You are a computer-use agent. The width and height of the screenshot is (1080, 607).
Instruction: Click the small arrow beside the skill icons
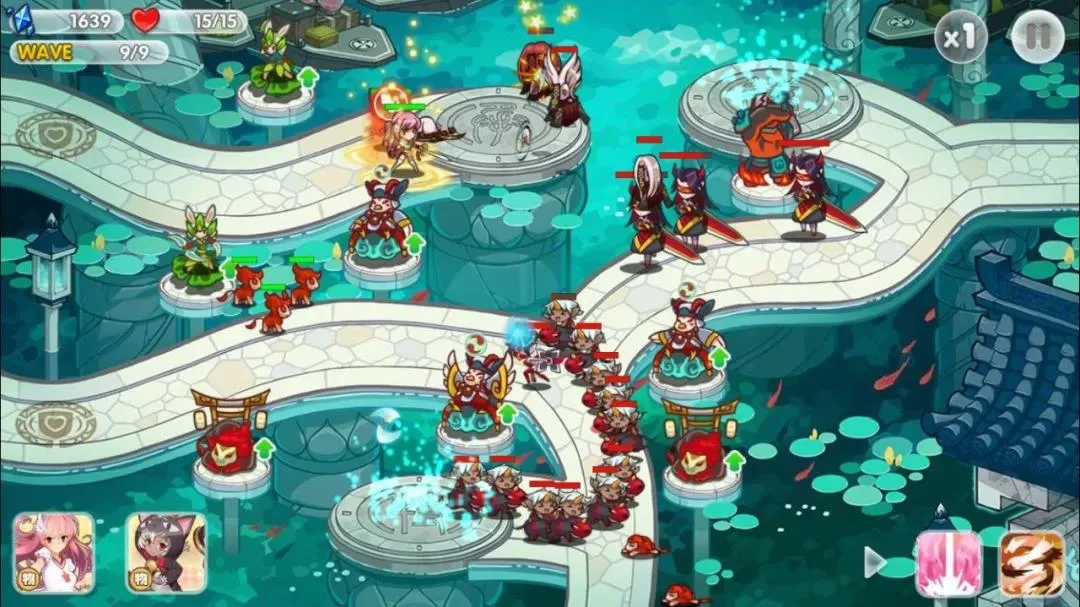click(875, 562)
